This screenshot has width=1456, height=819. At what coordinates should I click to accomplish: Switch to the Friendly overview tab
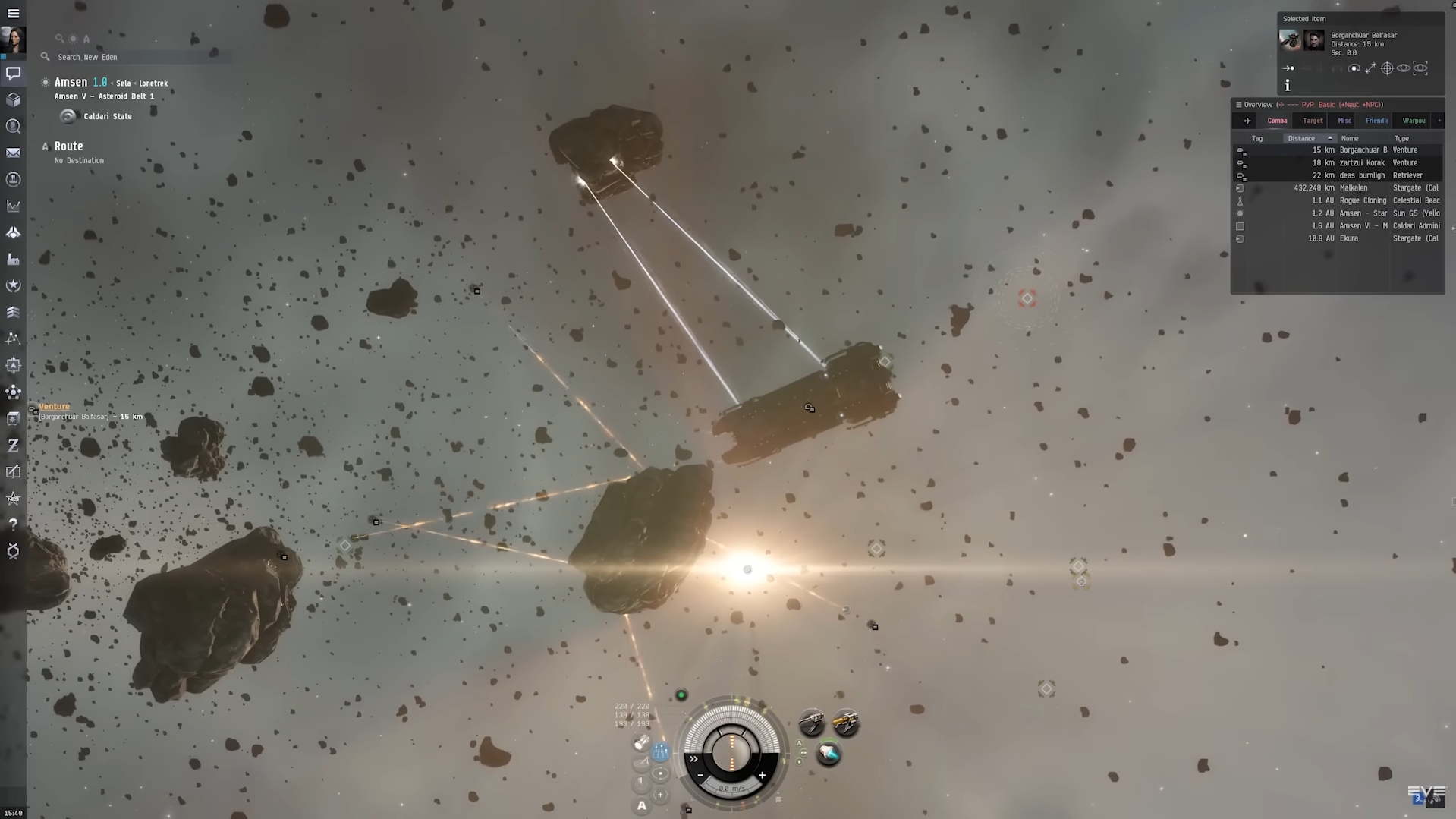tap(1376, 120)
